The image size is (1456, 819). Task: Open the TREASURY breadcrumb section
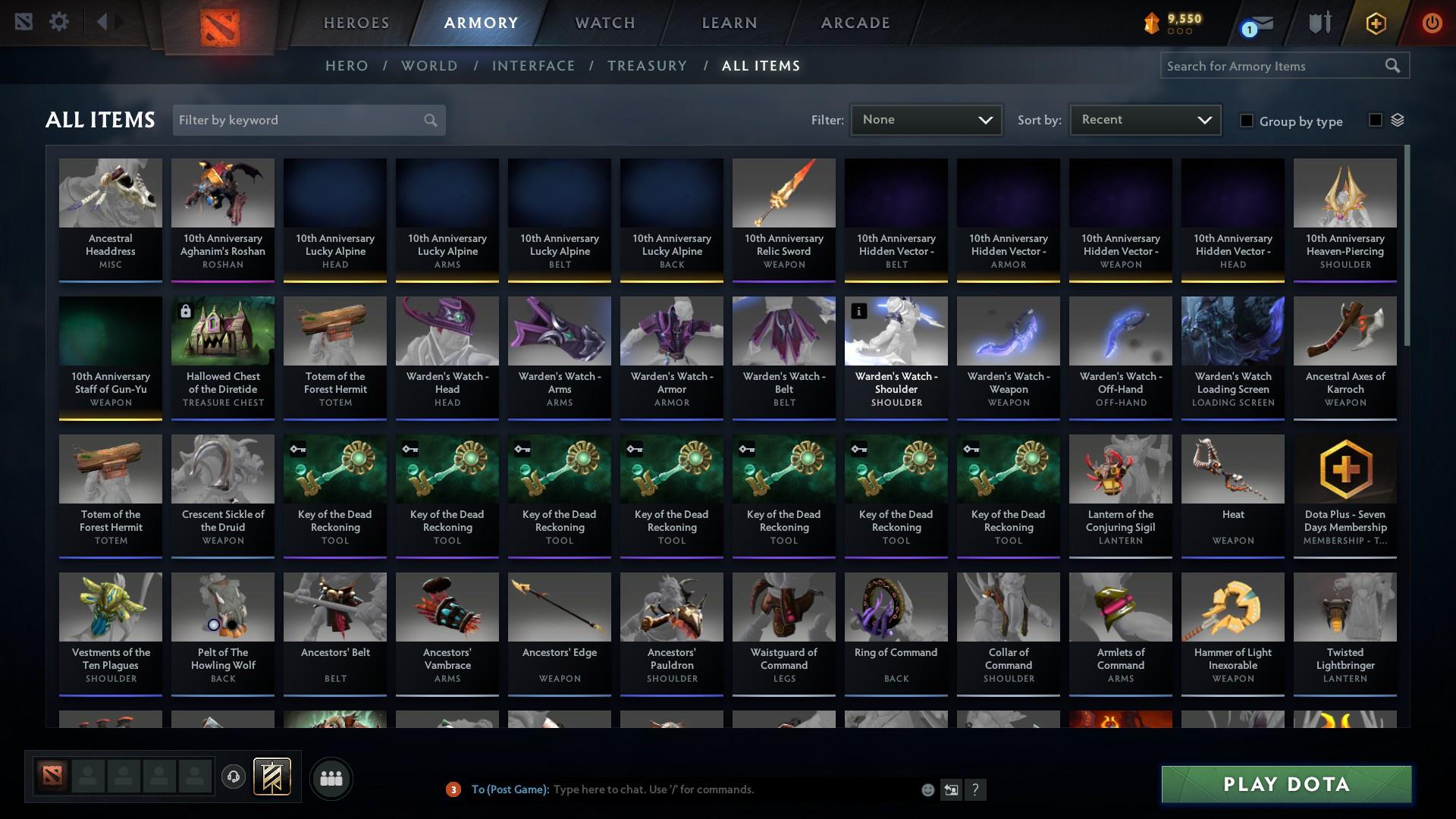(x=647, y=66)
